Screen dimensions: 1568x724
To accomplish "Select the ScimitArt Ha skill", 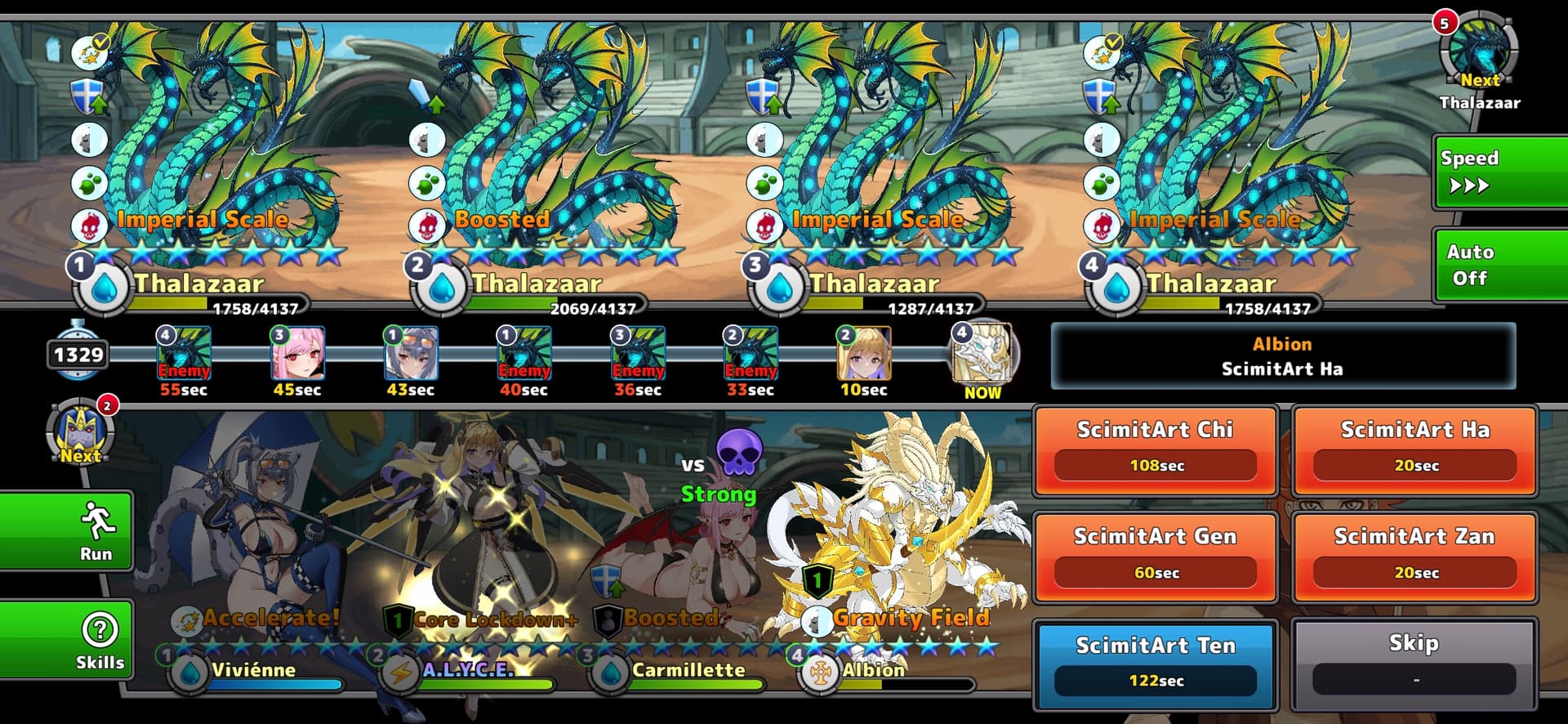I will click(1414, 450).
